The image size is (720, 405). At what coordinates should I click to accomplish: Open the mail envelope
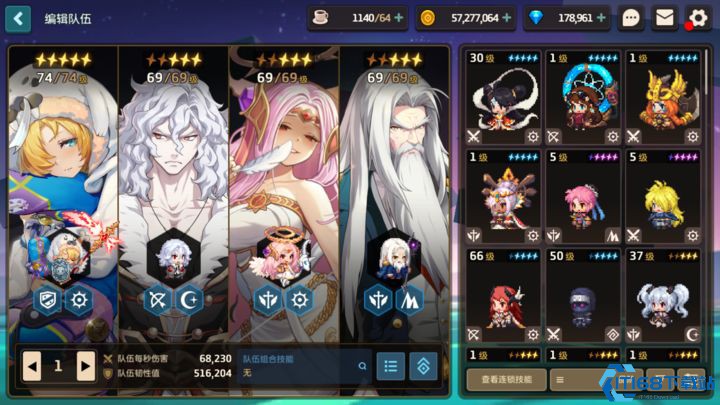click(664, 18)
